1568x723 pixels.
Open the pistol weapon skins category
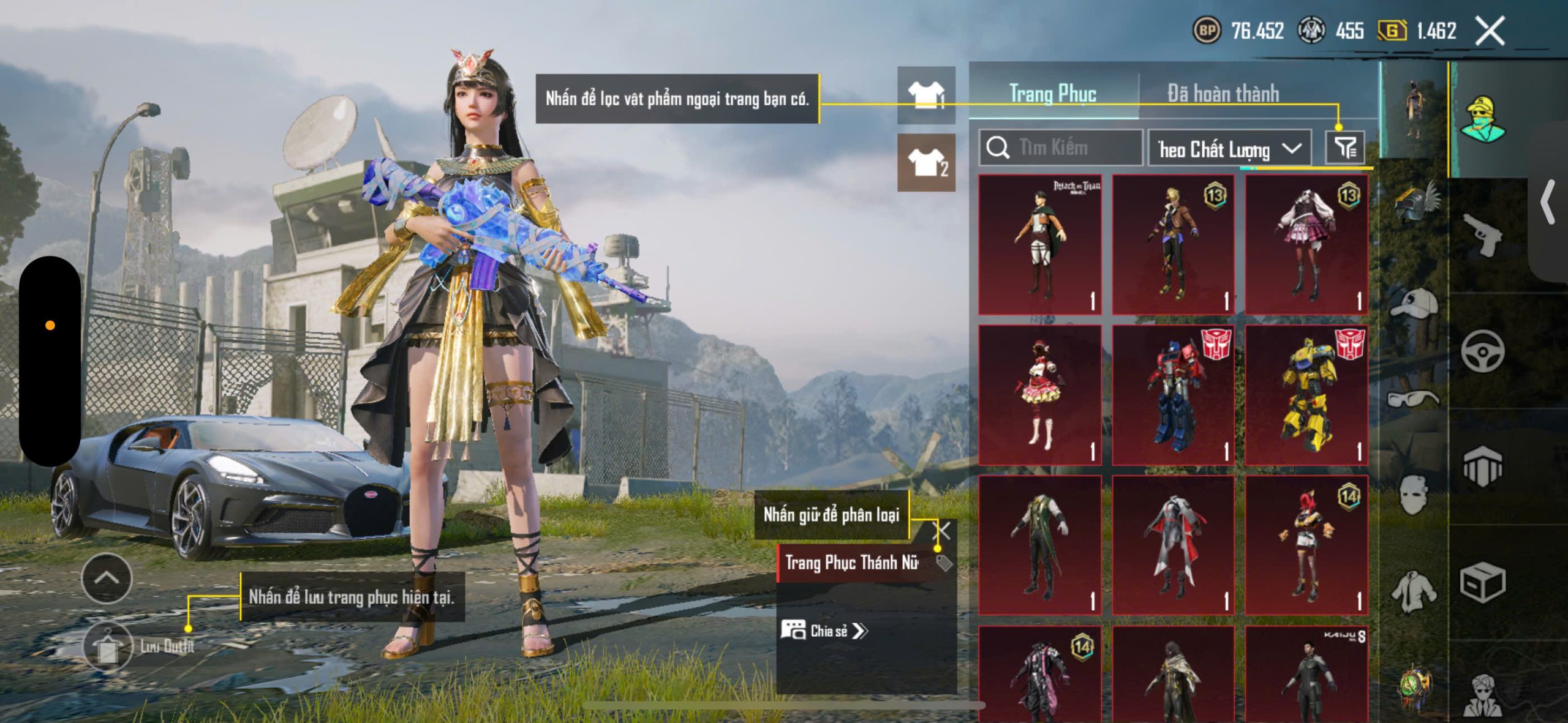coord(1483,234)
